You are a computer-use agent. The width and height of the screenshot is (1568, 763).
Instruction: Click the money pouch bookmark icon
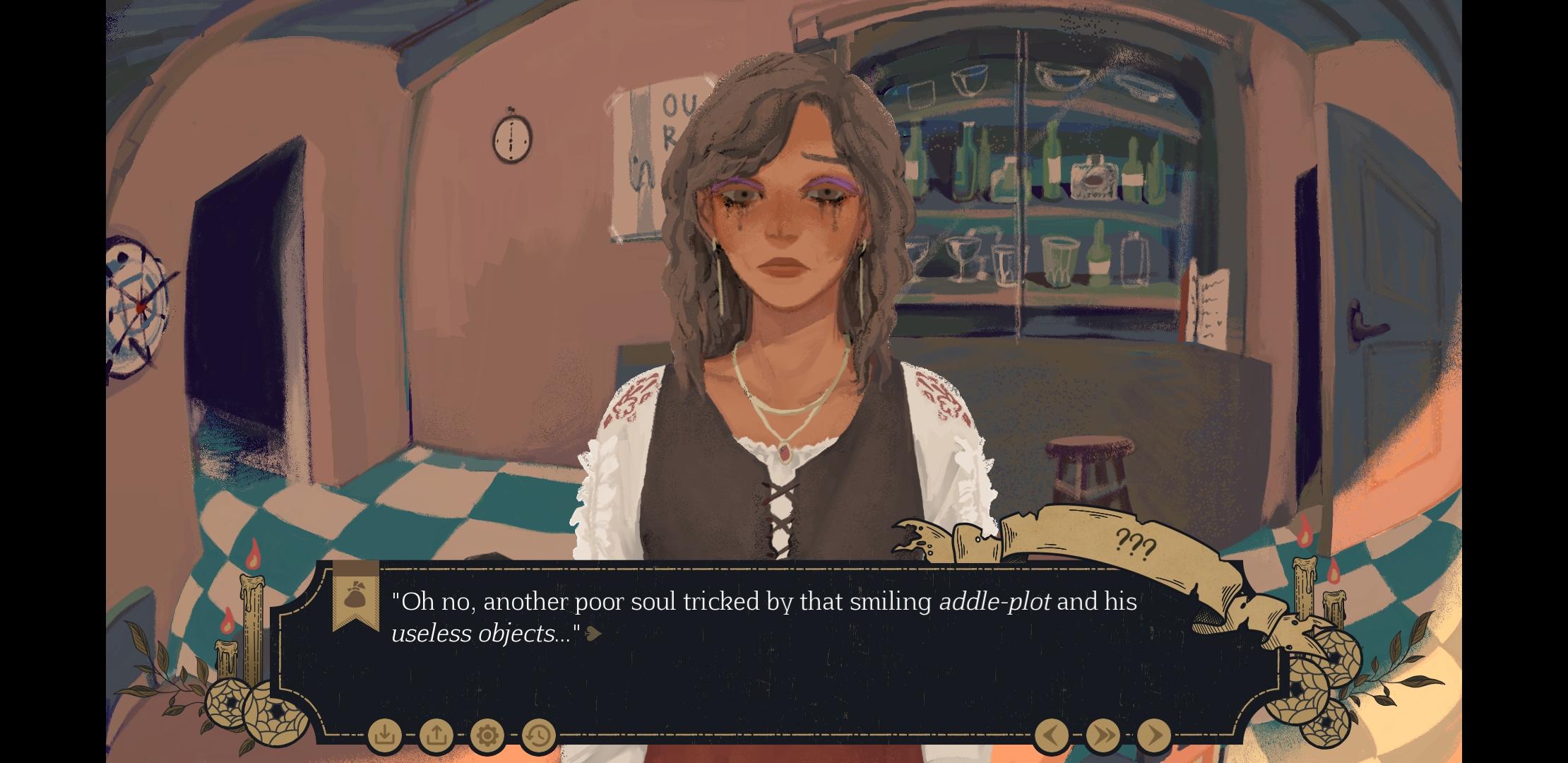(x=355, y=596)
